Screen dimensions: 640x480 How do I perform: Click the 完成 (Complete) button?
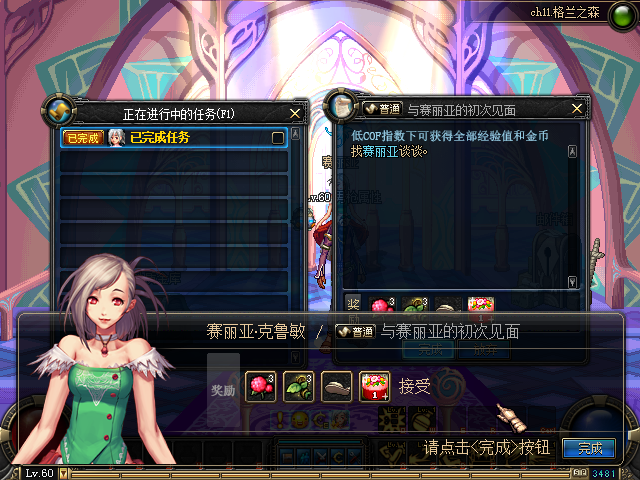tap(588, 448)
